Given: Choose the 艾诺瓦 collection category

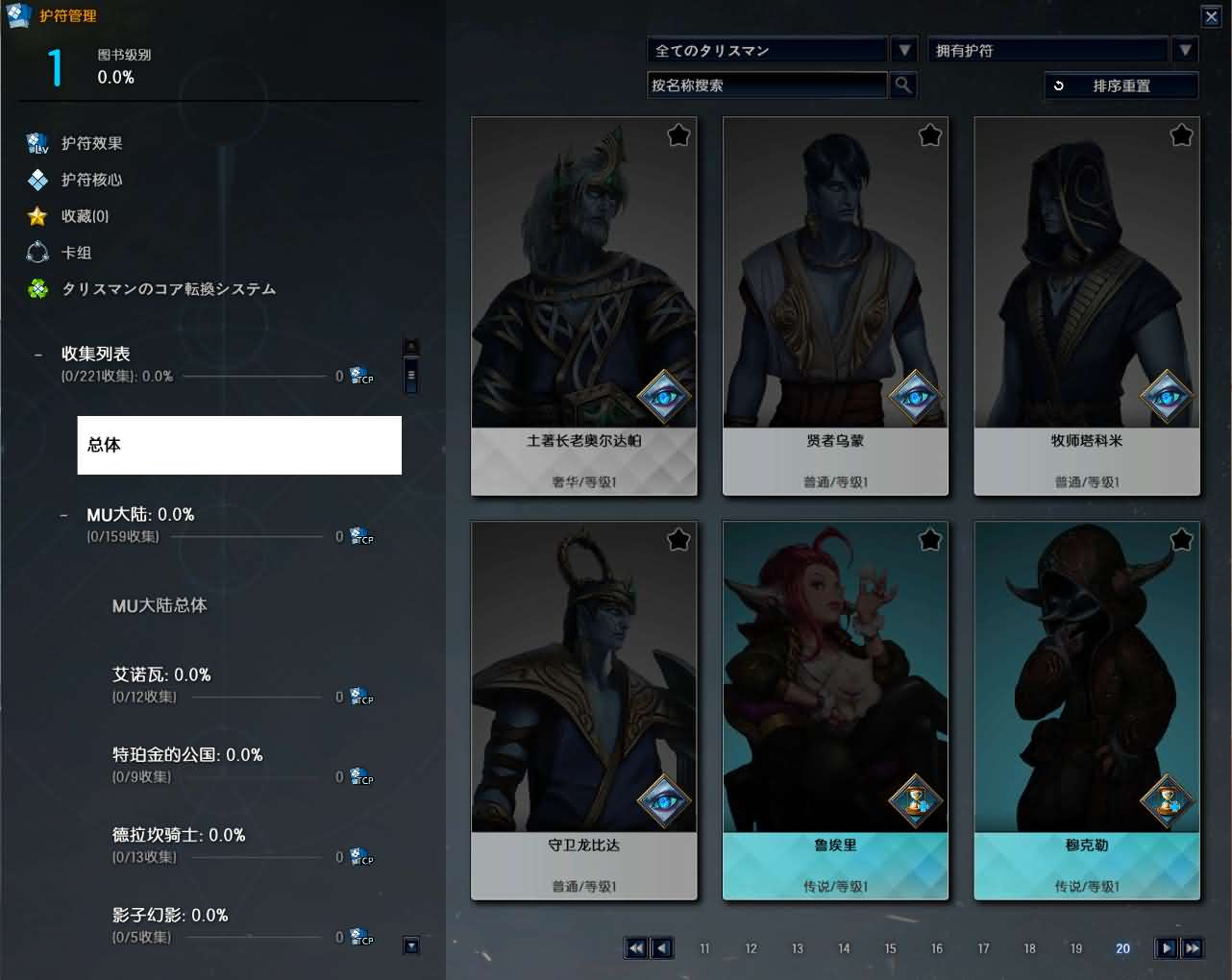Looking at the screenshot, I should (x=161, y=675).
